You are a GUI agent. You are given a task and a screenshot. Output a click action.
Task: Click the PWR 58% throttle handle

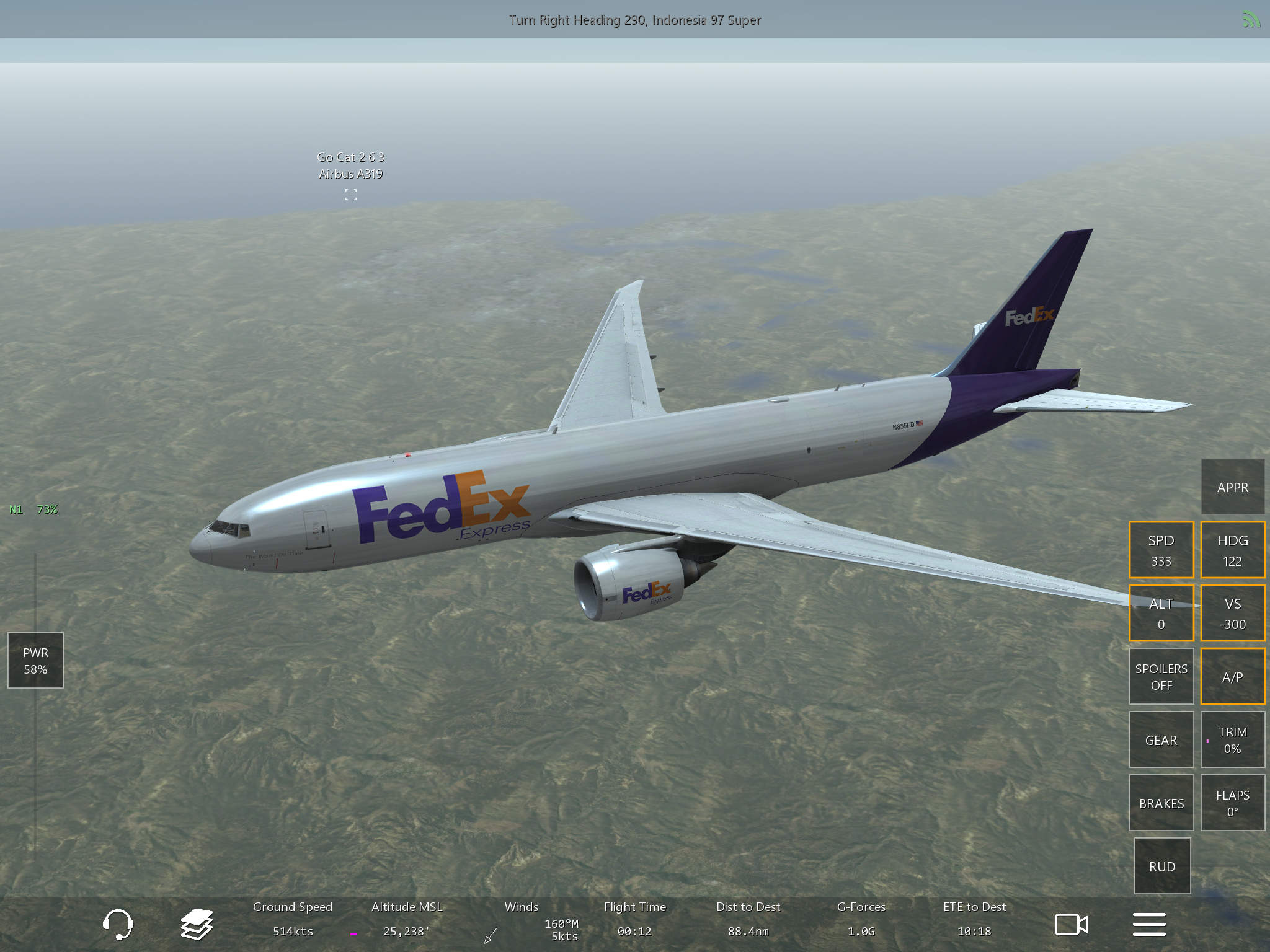click(35, 661)
